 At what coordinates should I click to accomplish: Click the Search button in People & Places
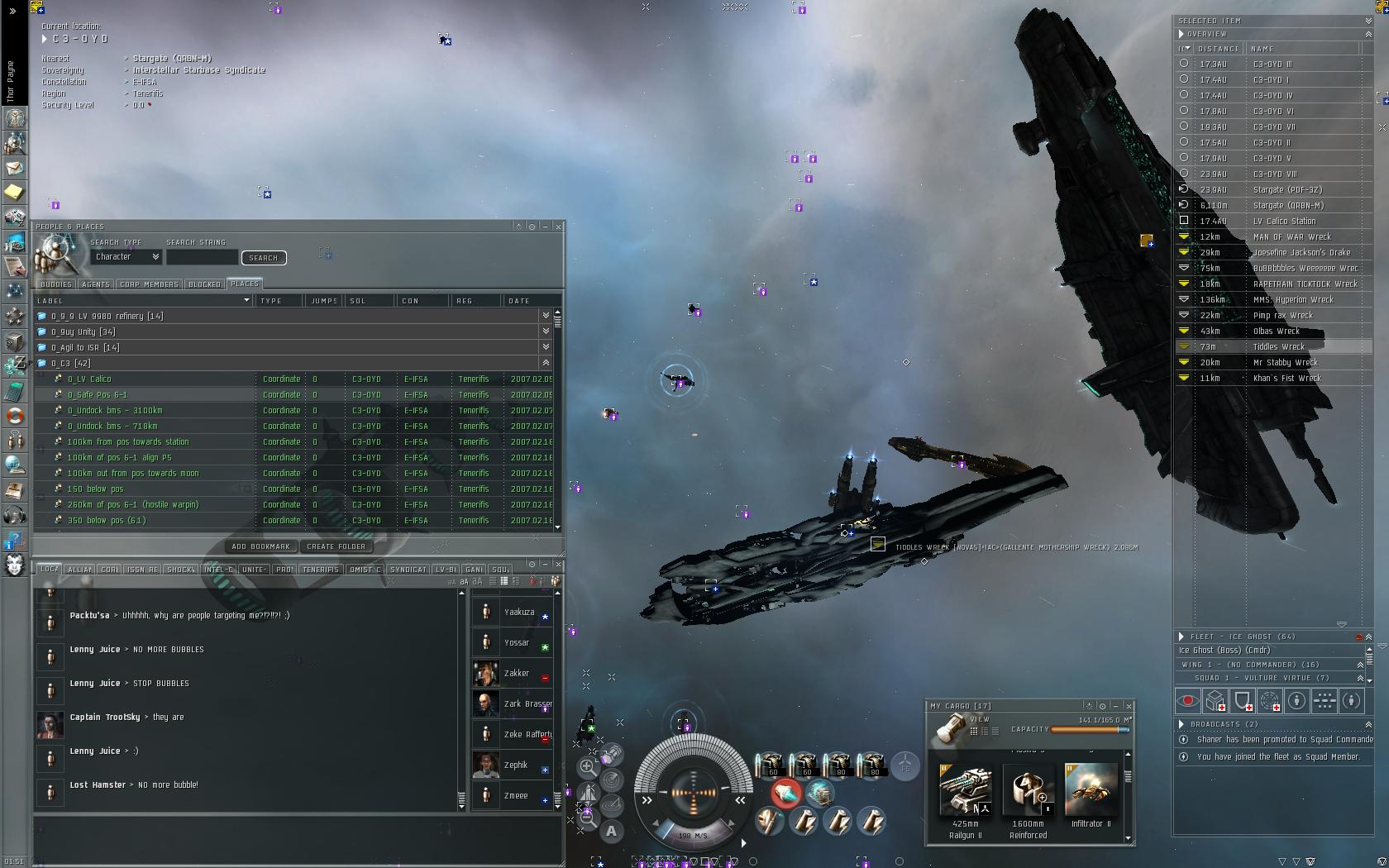click(264, 258)
